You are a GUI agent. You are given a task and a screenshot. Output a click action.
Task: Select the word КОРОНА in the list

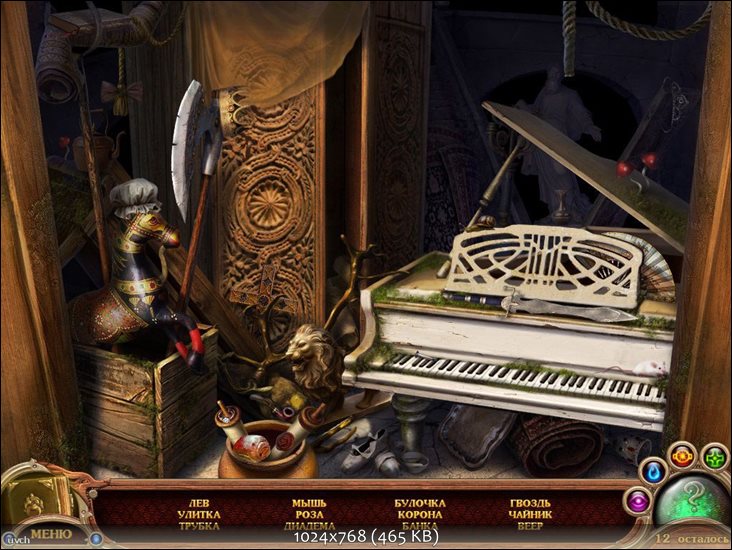pyautogui.click(x=420, y=514)
